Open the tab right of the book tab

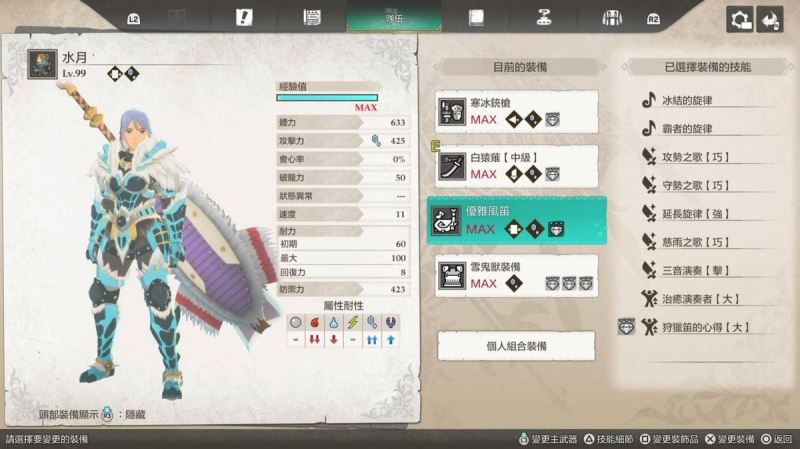point(545,17)
